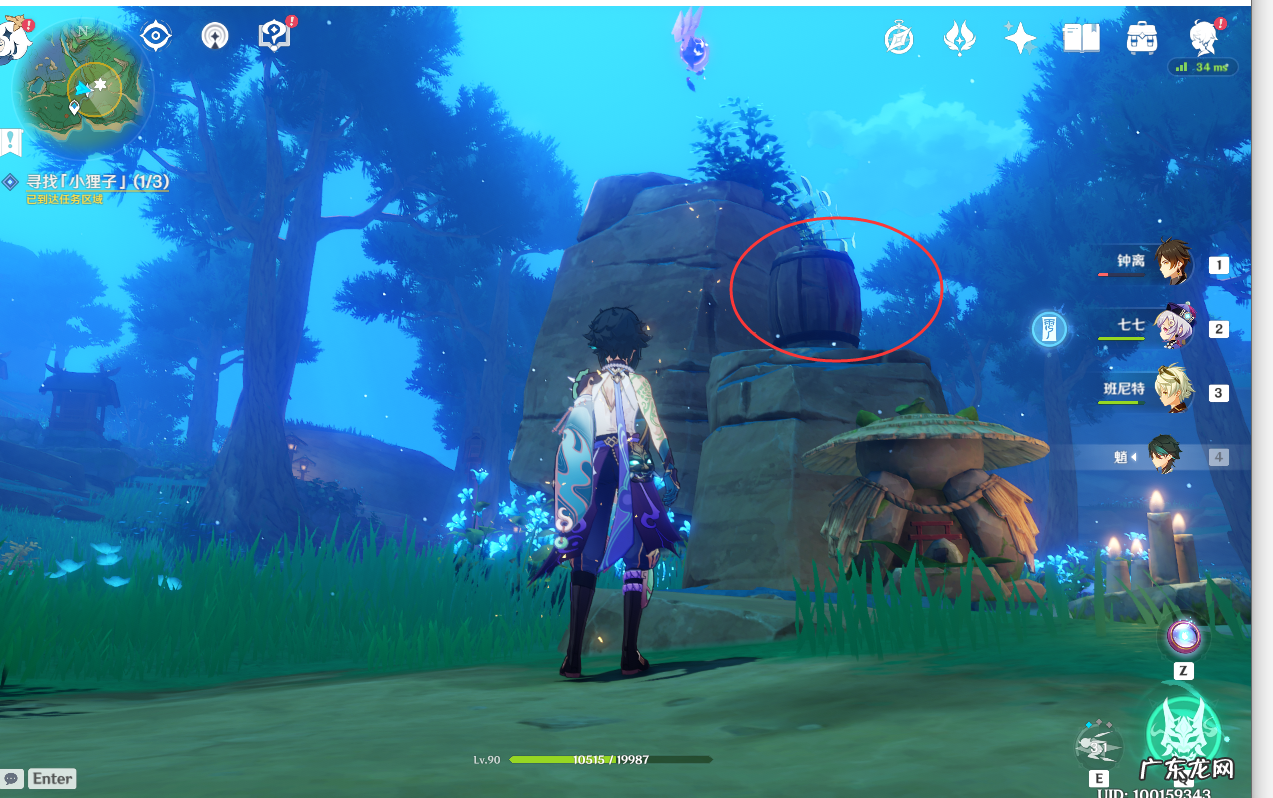Select the 寻找「小狸子」 quest tracker
Image resolution: width=1273 pixels, height=798 pixels.
[97, 182]
